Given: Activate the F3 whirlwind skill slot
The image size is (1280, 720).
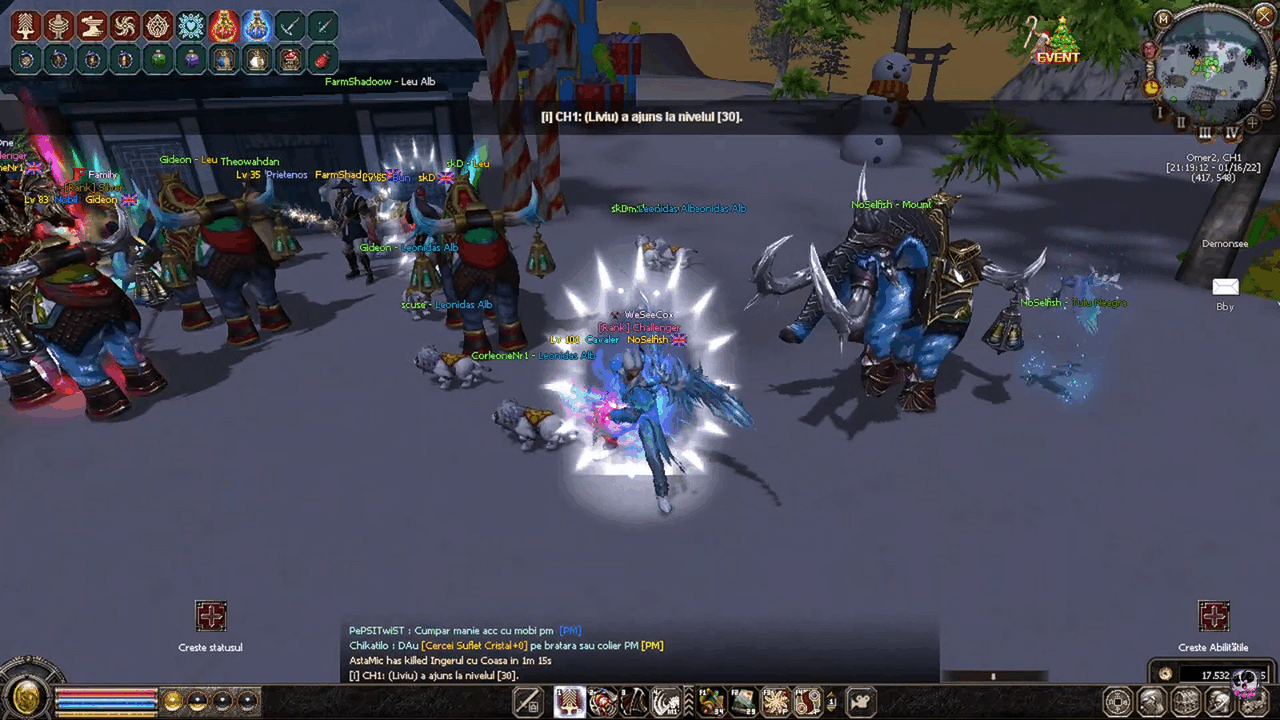Looking at the screenshot, I should 776,702.
